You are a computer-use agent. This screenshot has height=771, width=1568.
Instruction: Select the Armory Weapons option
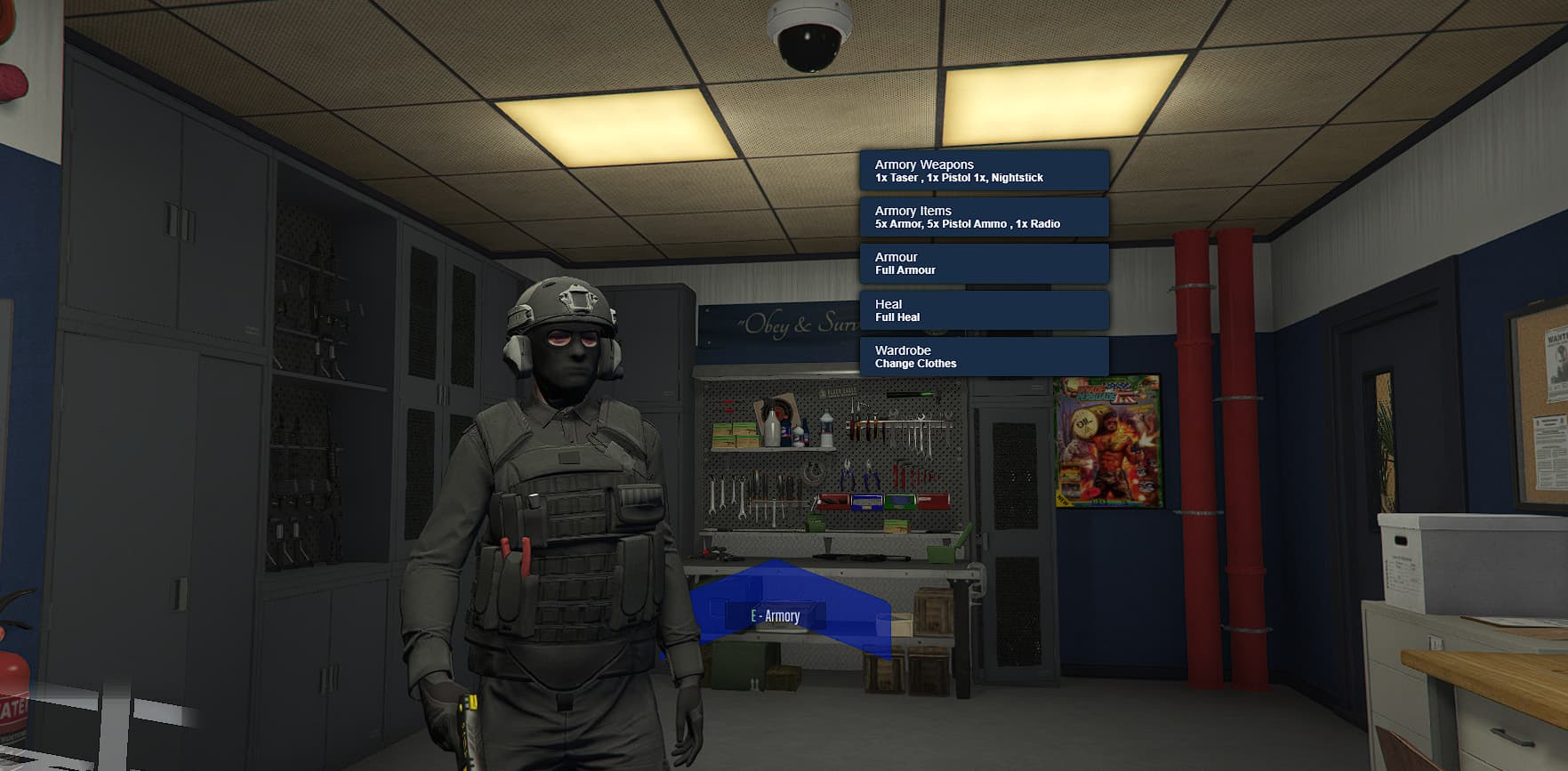(x=984, y=171)
